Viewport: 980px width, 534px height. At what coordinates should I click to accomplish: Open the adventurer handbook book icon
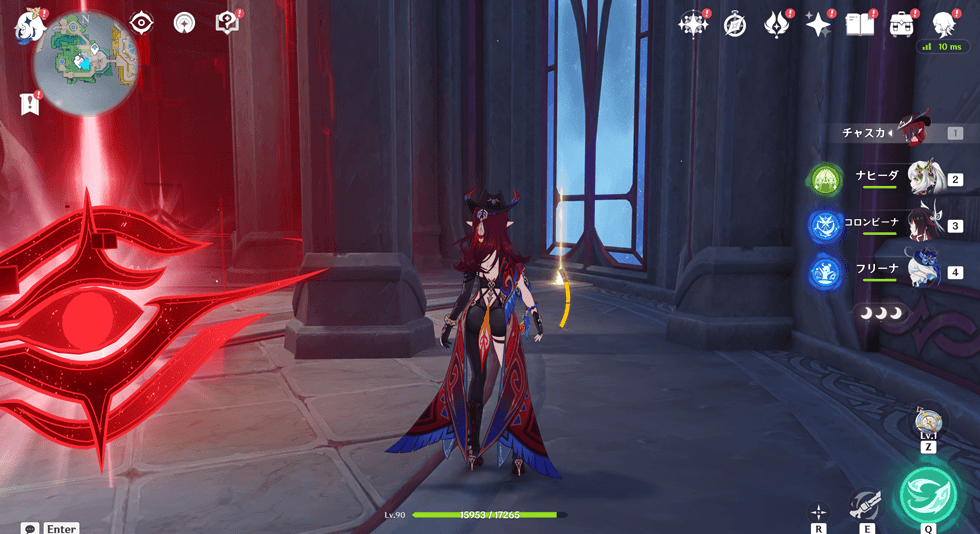pos(860,25)
